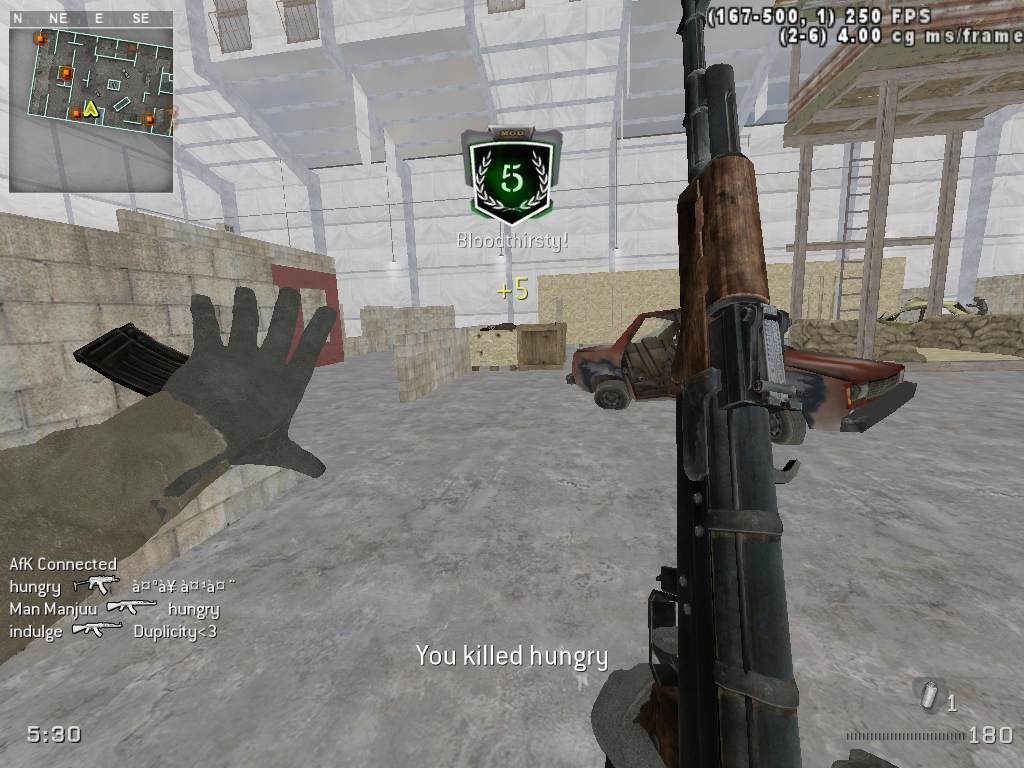
Task: Select the yellow player arrow on the minimap
Action: (x=91, y=108)
